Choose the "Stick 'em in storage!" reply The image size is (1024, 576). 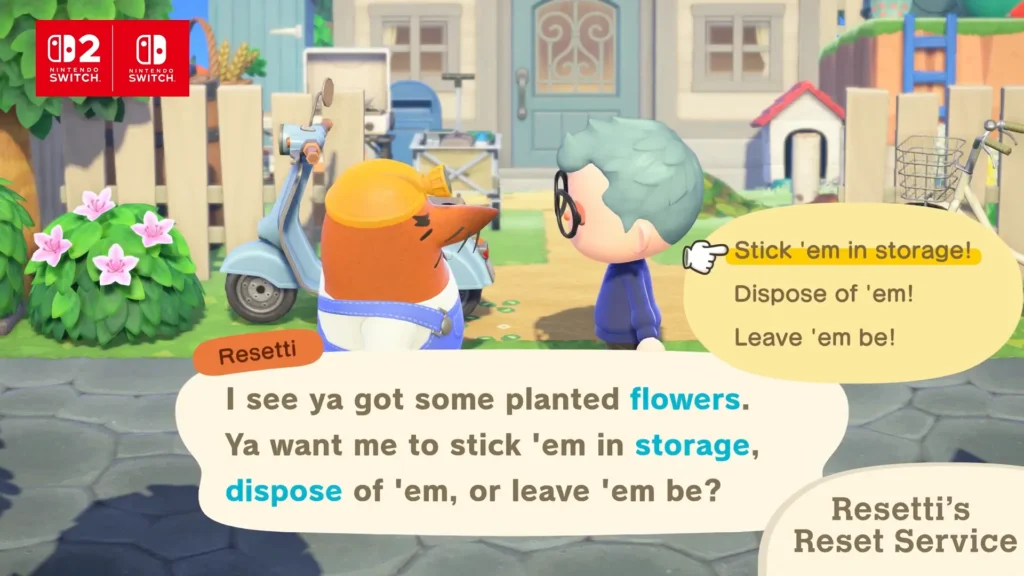(852, 251)
